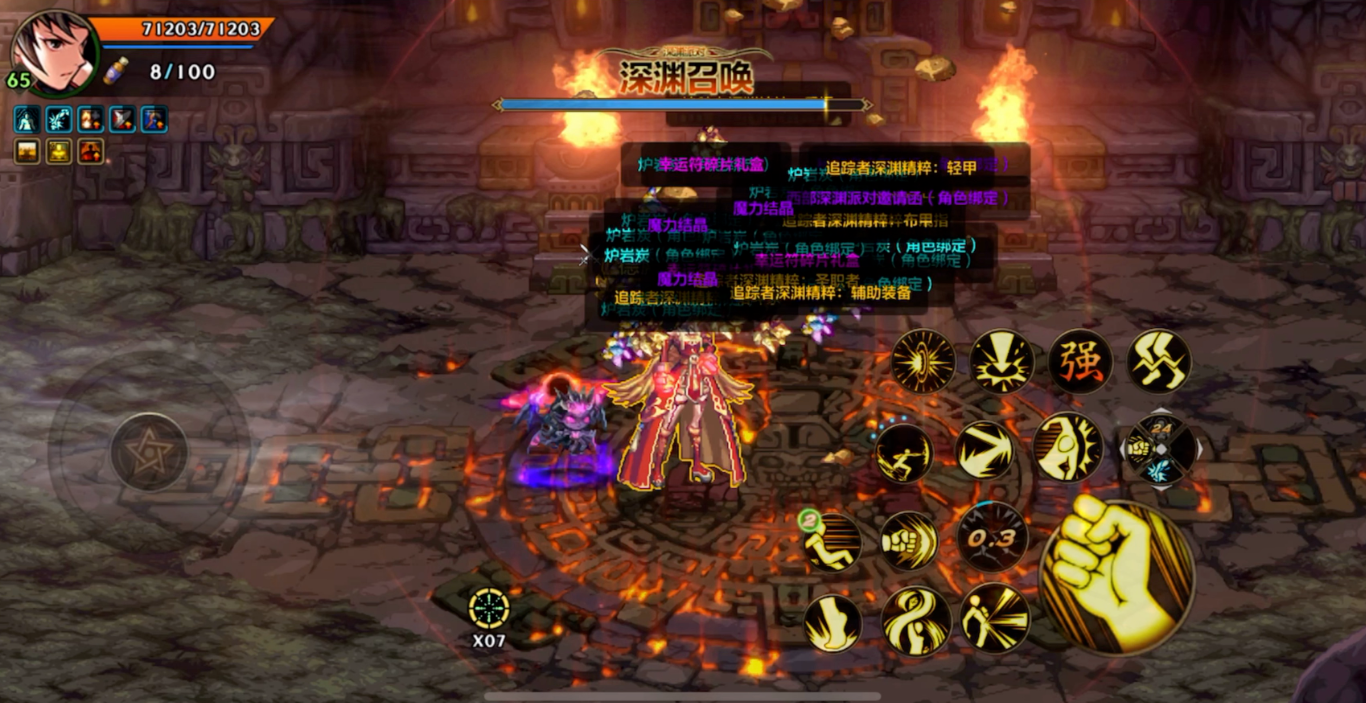The image size is (1366, 703).
Task: Tap the crosshair item with X07 count
Action: pyautogui.click(x=489, y=609)
